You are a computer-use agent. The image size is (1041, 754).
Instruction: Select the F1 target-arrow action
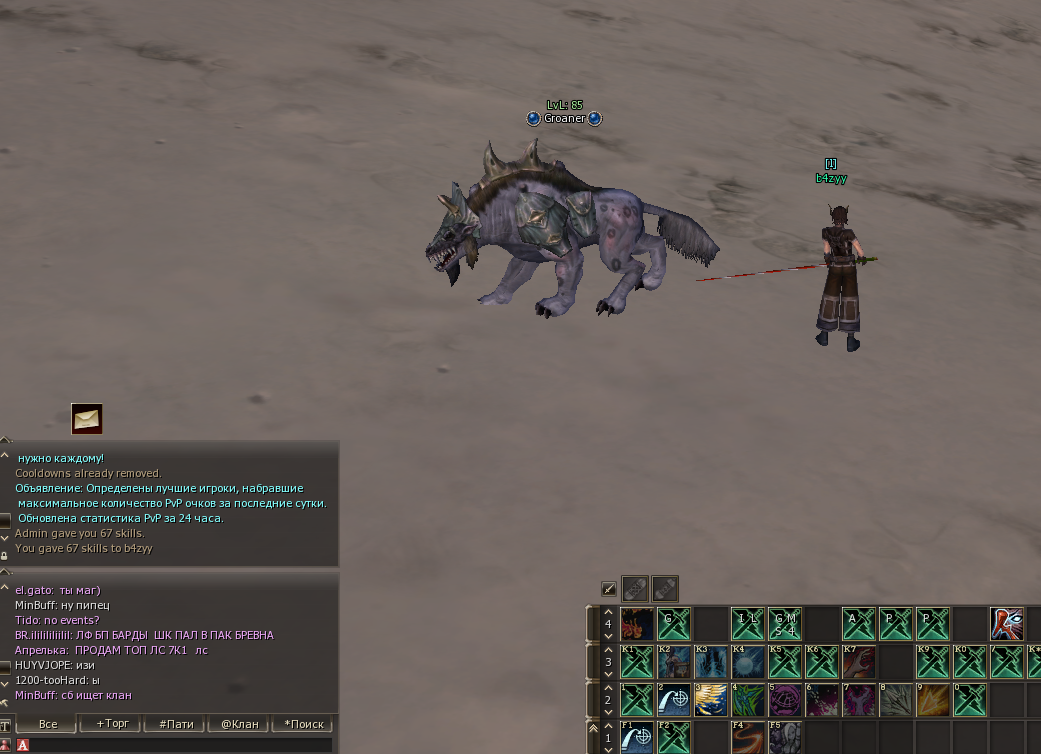637,737
